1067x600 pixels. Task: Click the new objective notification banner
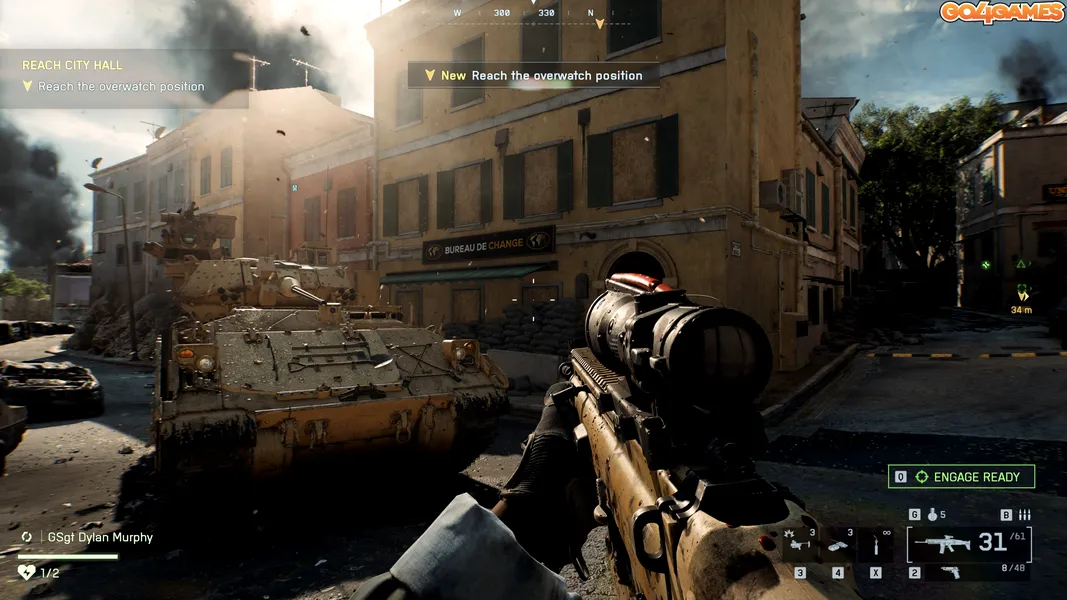tap(533, 75)
